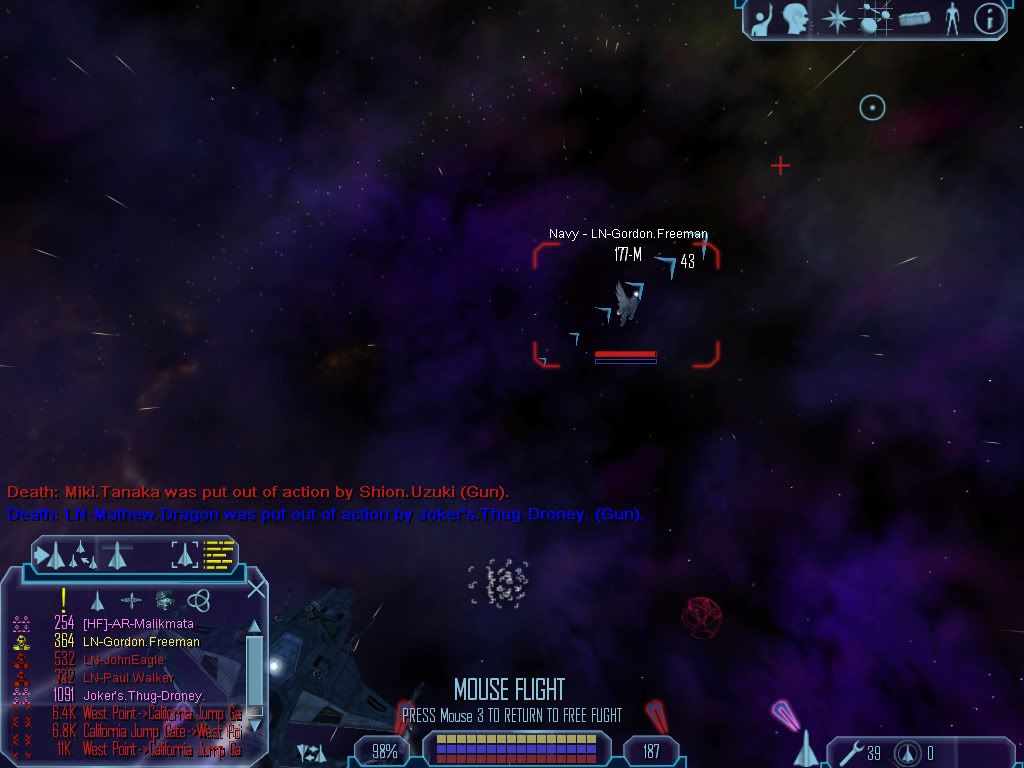Open the player status waving figure icon
The width and height of the screenshot is (1024, 768).
(763, 18)
